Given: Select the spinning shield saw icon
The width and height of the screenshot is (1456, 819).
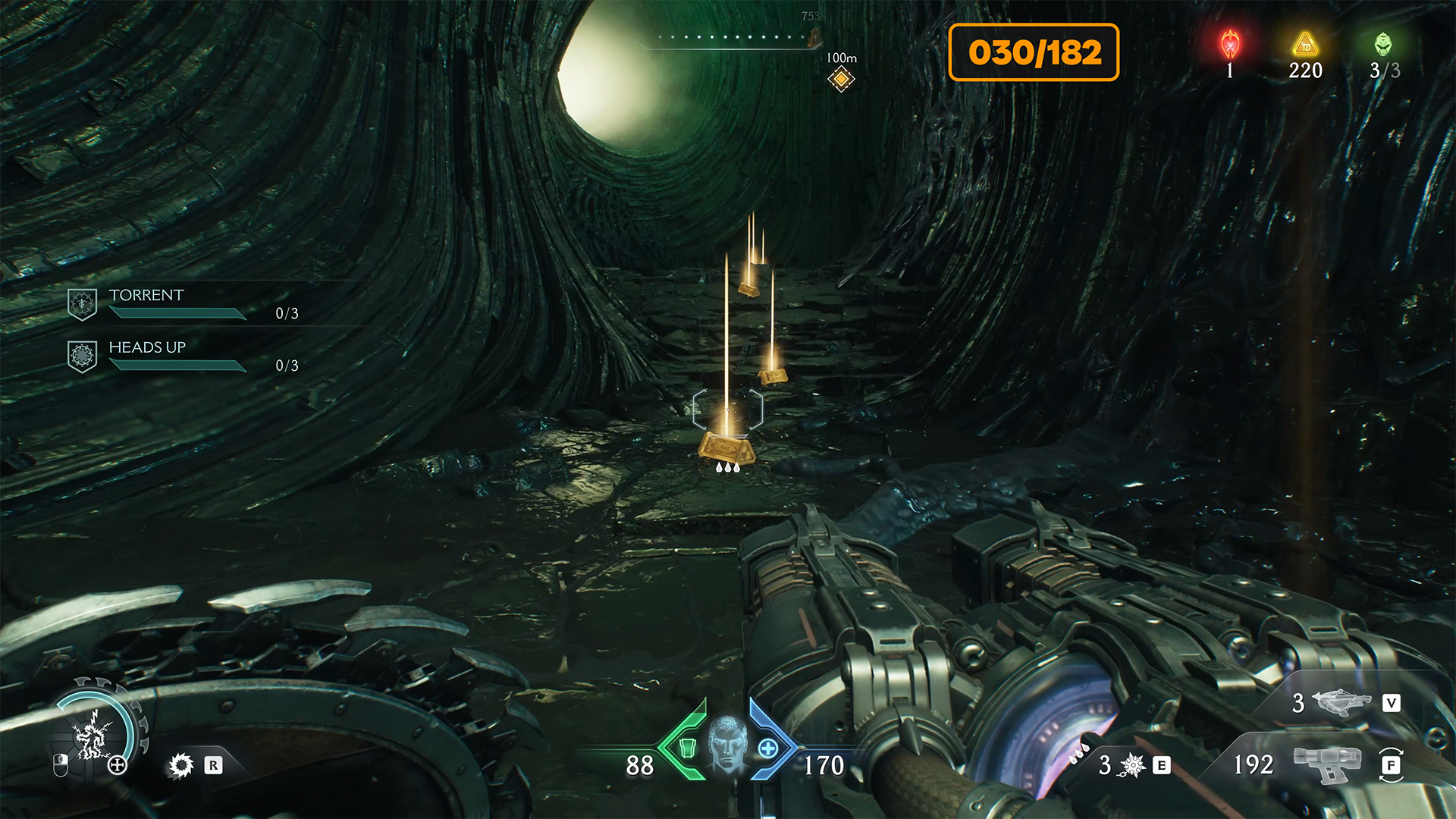Looking at the screenshot, I should (x=181, y=765).
